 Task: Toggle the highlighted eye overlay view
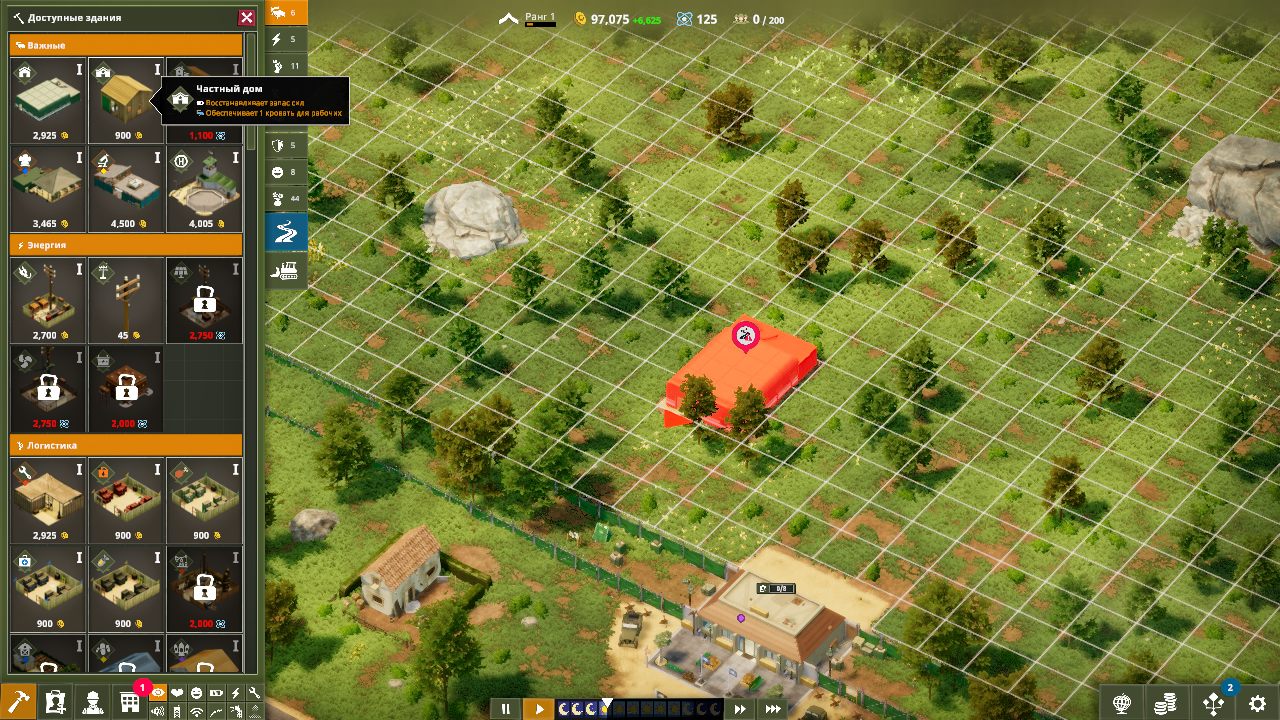[x=158, y=693]
